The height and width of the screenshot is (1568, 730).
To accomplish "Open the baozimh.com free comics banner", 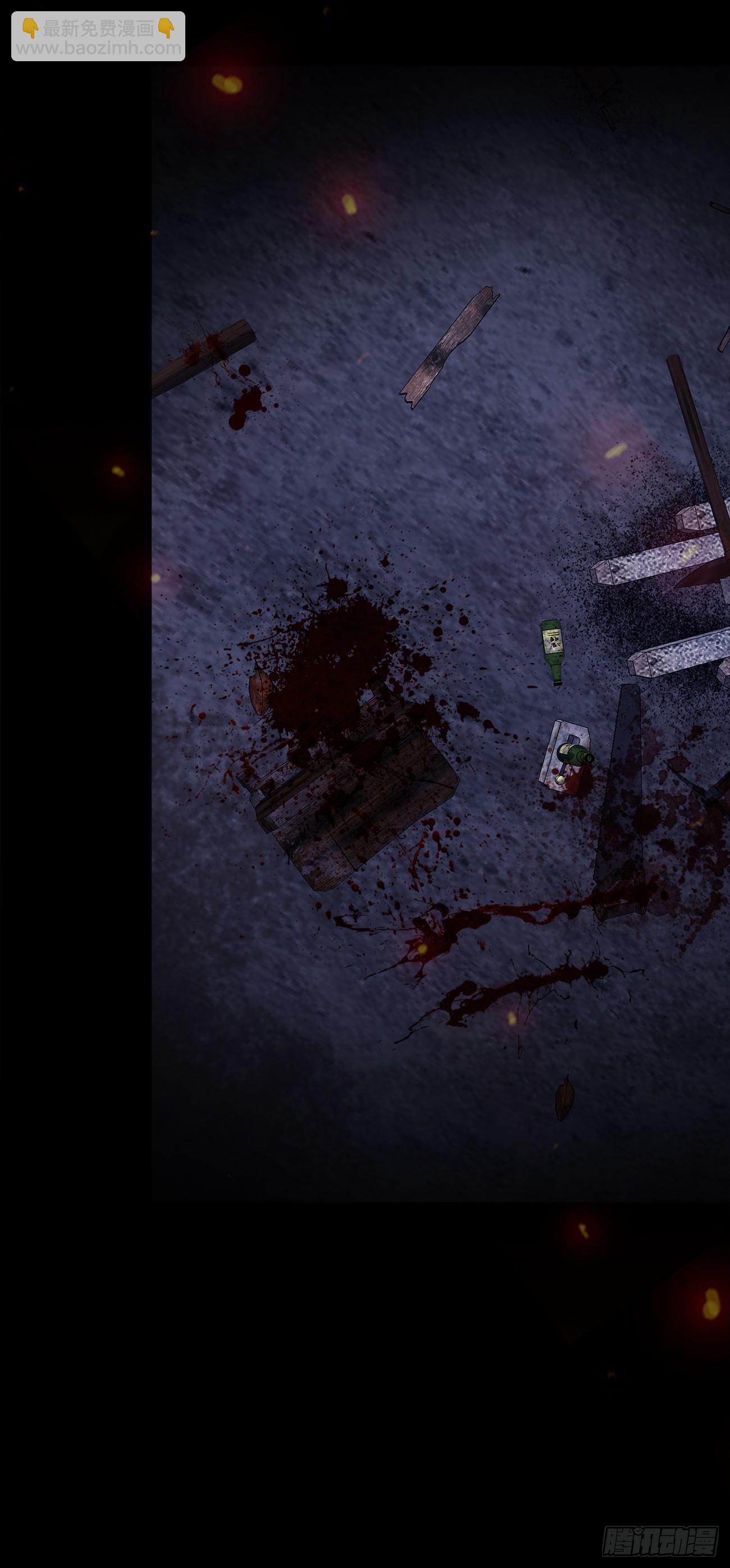I will (98, 36).
